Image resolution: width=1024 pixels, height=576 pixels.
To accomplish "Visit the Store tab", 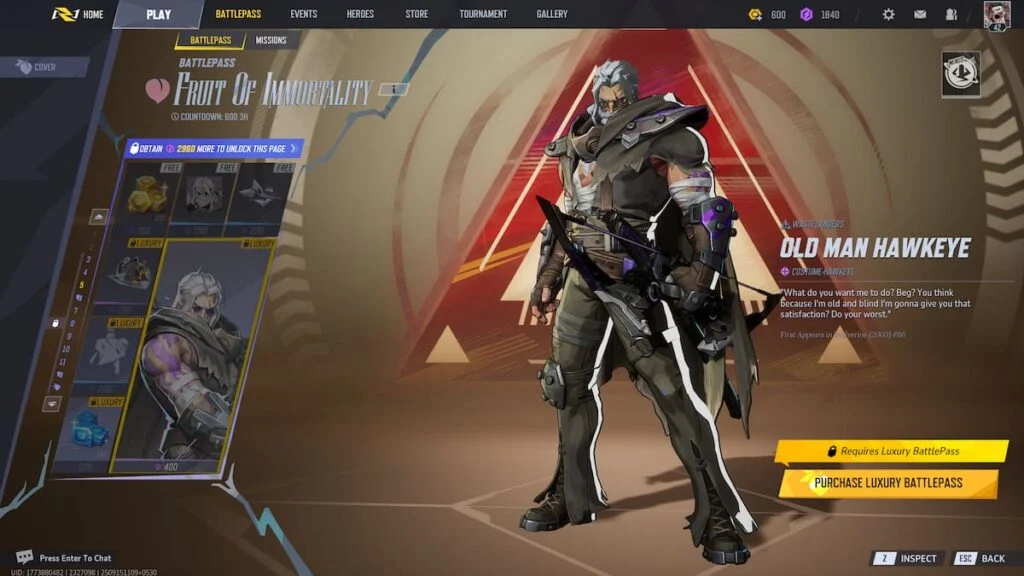I will 416,14.
